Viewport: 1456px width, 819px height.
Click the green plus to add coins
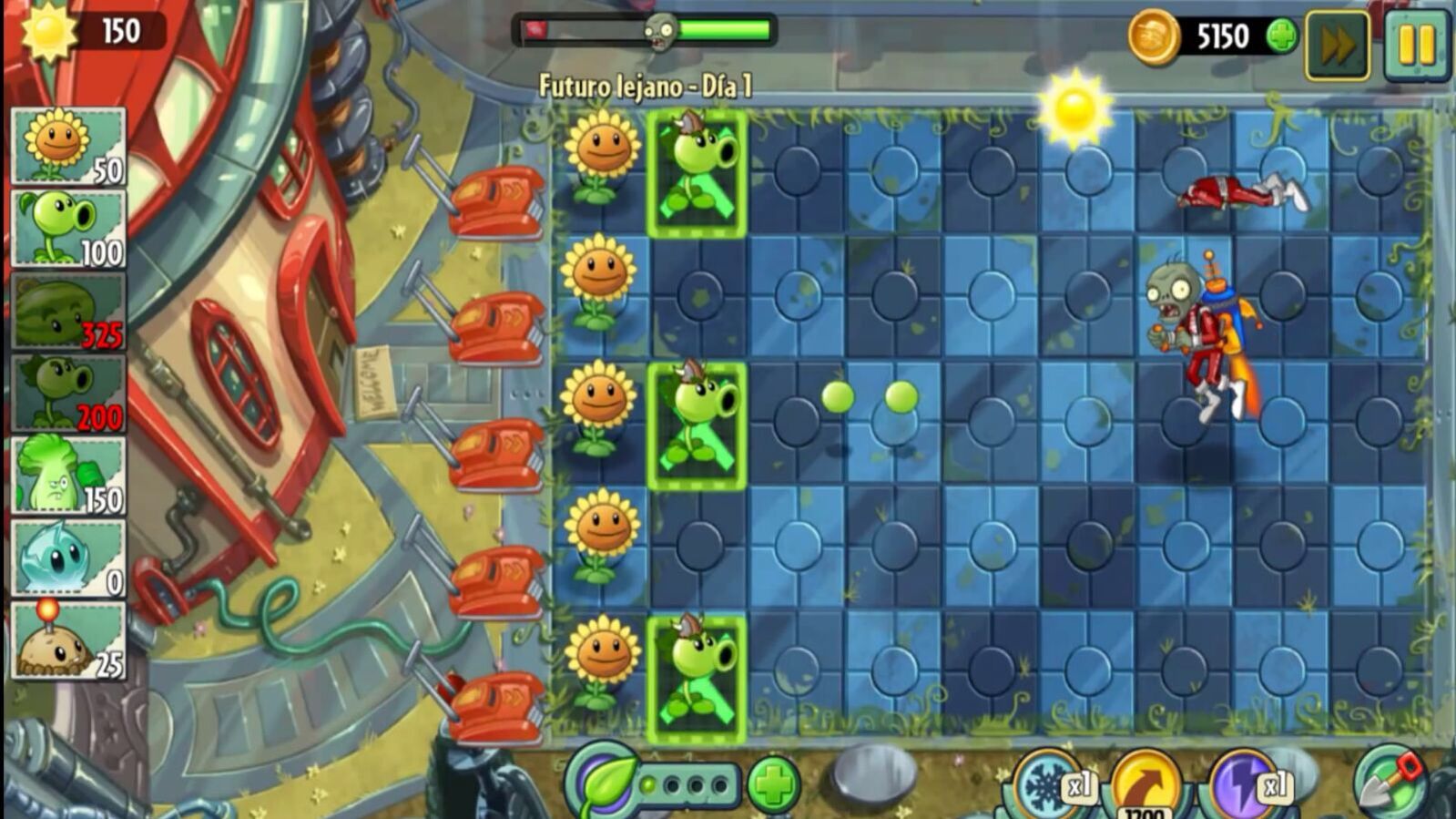pos(1281,37)
